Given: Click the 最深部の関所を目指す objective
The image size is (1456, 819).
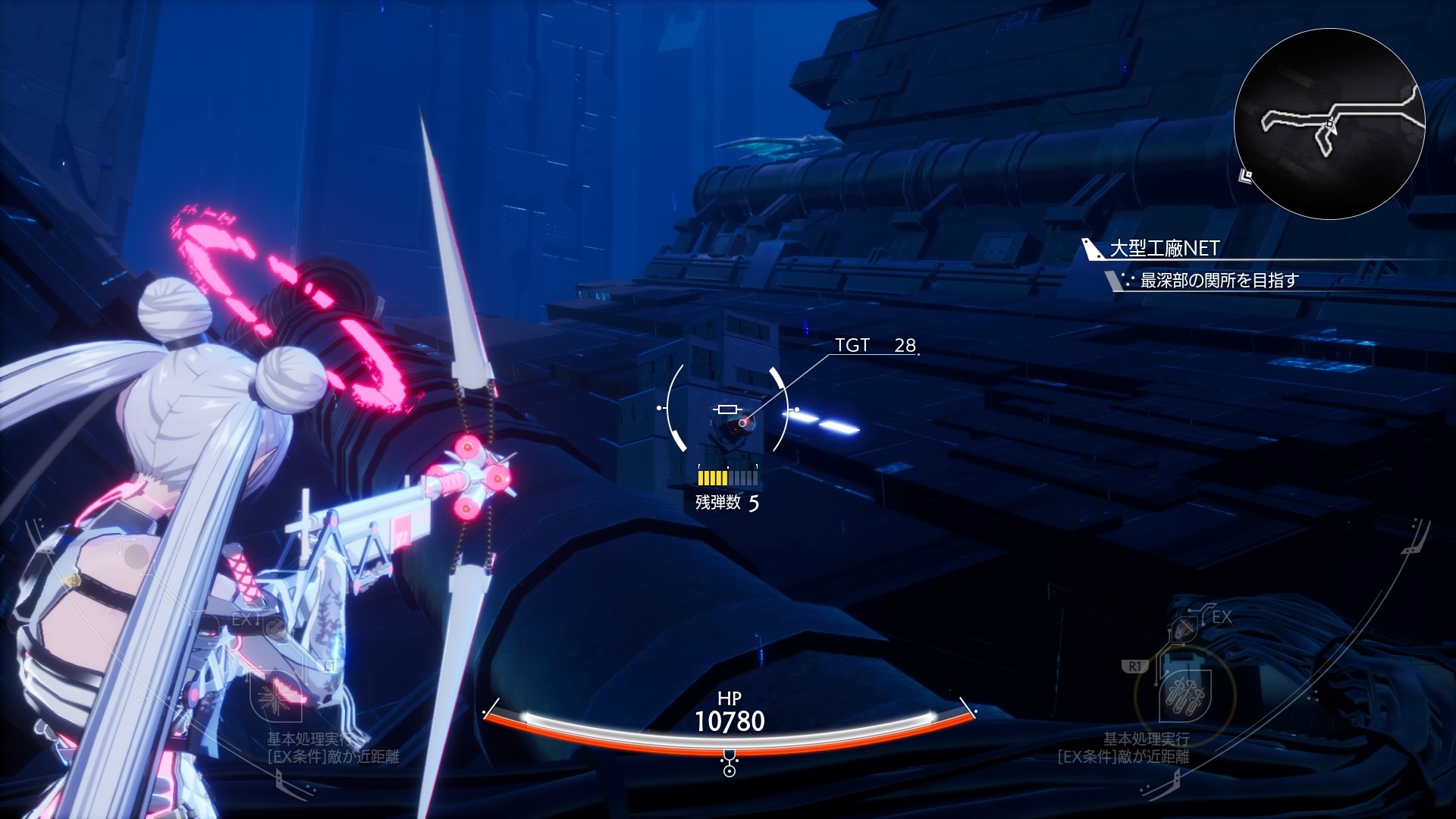Looking at the screenshot, I should 1219,281.
